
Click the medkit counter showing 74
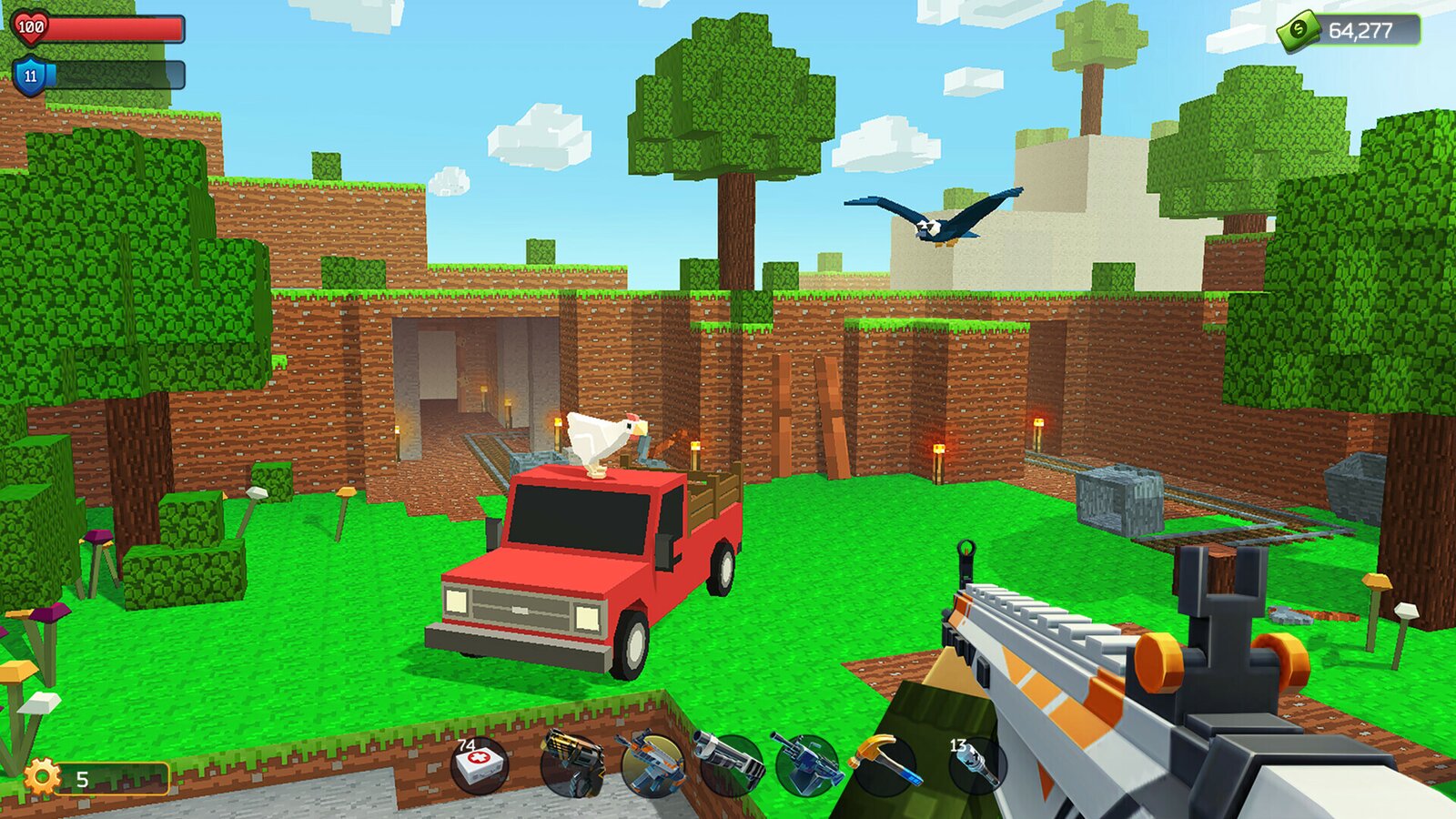(466, 745)
